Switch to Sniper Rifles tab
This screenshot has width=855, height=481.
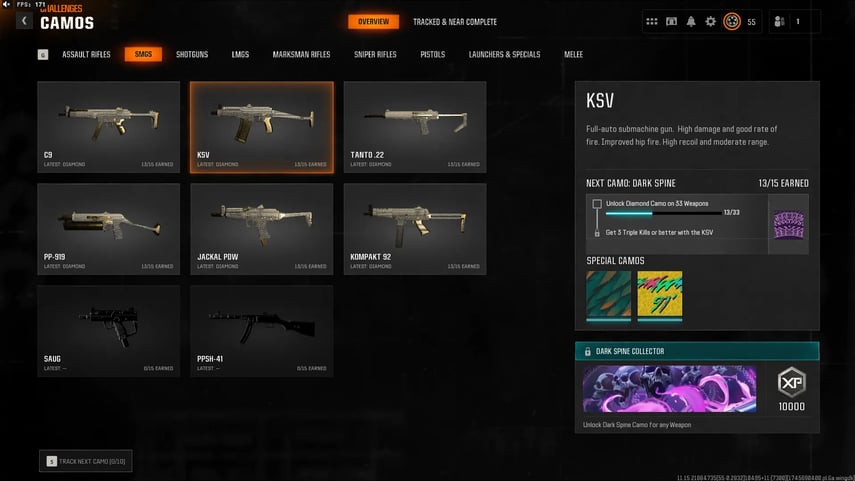375,54
